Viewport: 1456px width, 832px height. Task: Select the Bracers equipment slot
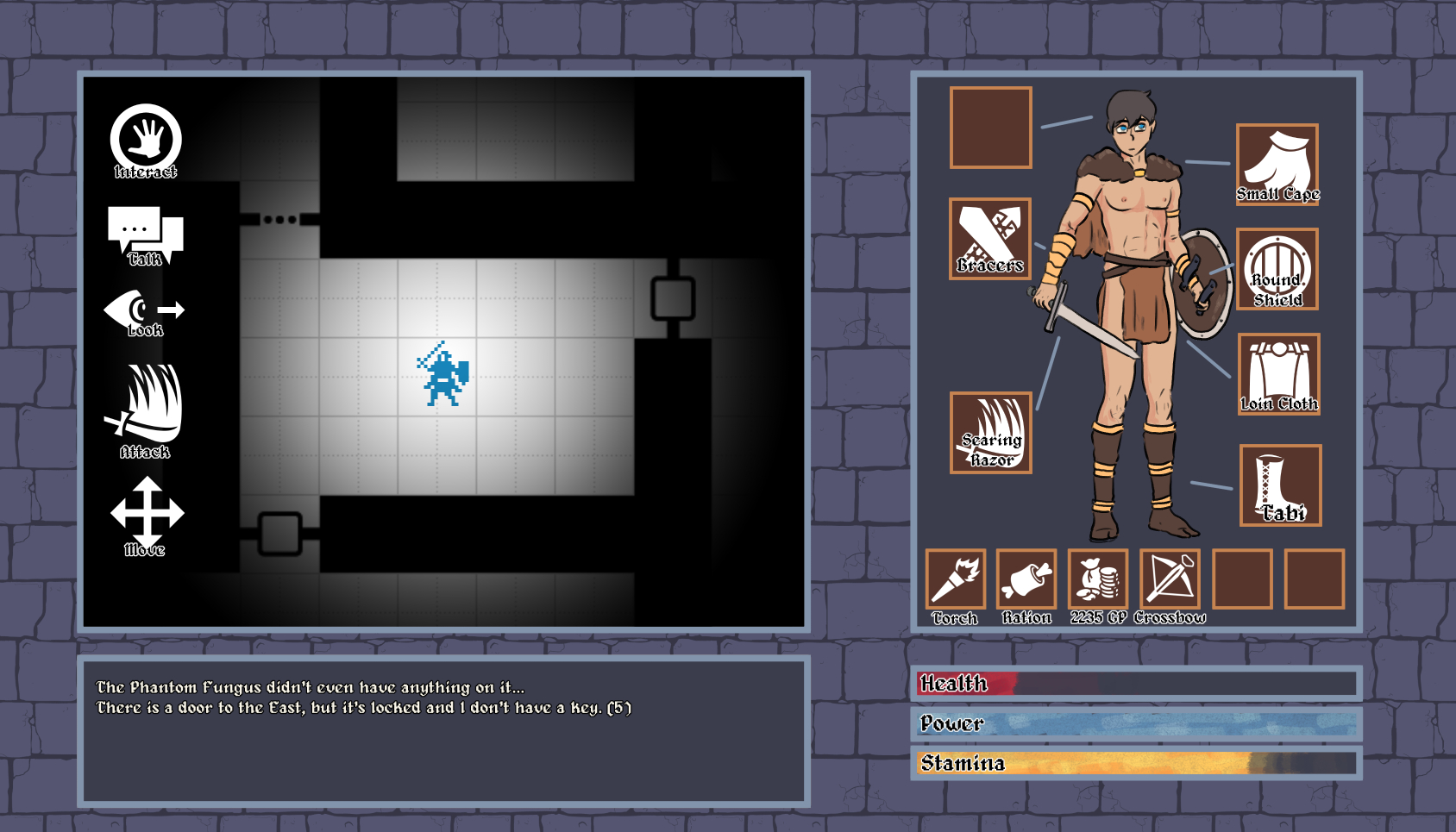click(990, 238)
